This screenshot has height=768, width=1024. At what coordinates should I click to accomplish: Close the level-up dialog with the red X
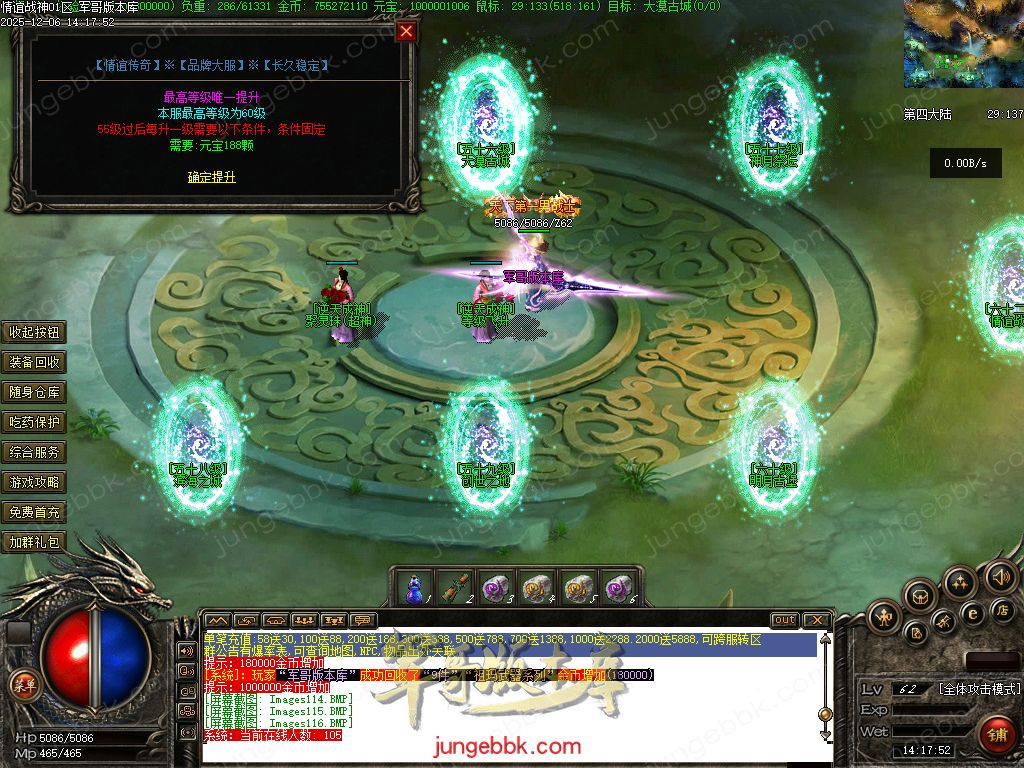406,31
